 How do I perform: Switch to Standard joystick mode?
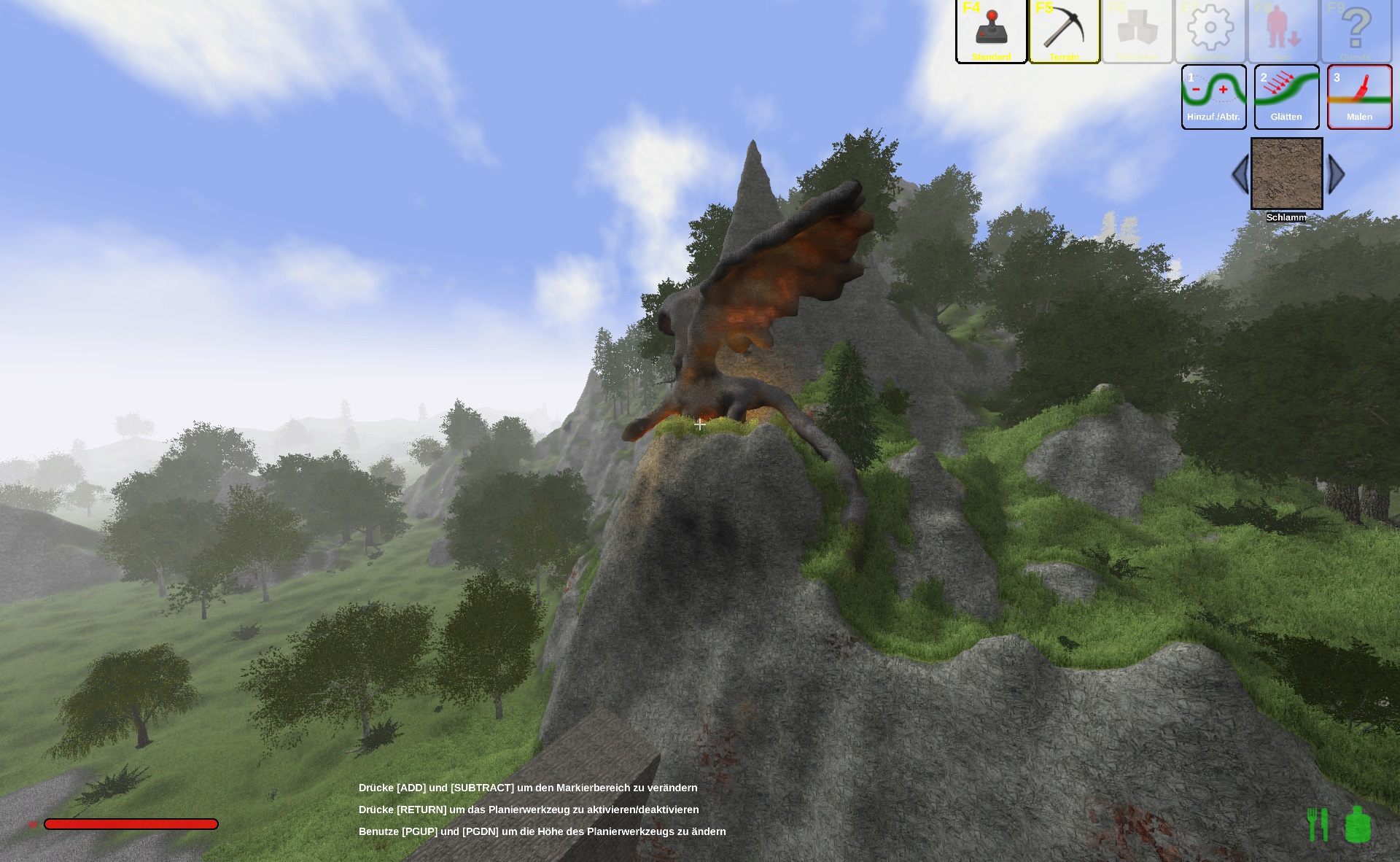(x=991, y=31)
